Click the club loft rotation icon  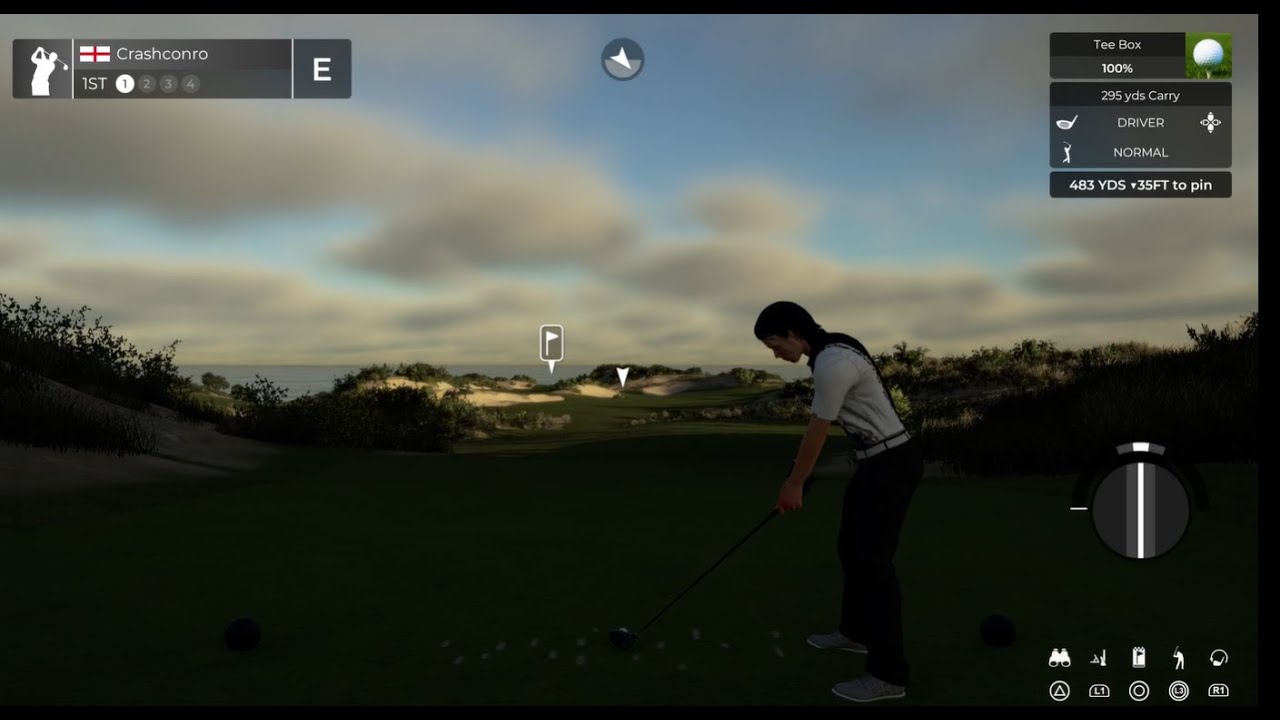pos(1218,658)
